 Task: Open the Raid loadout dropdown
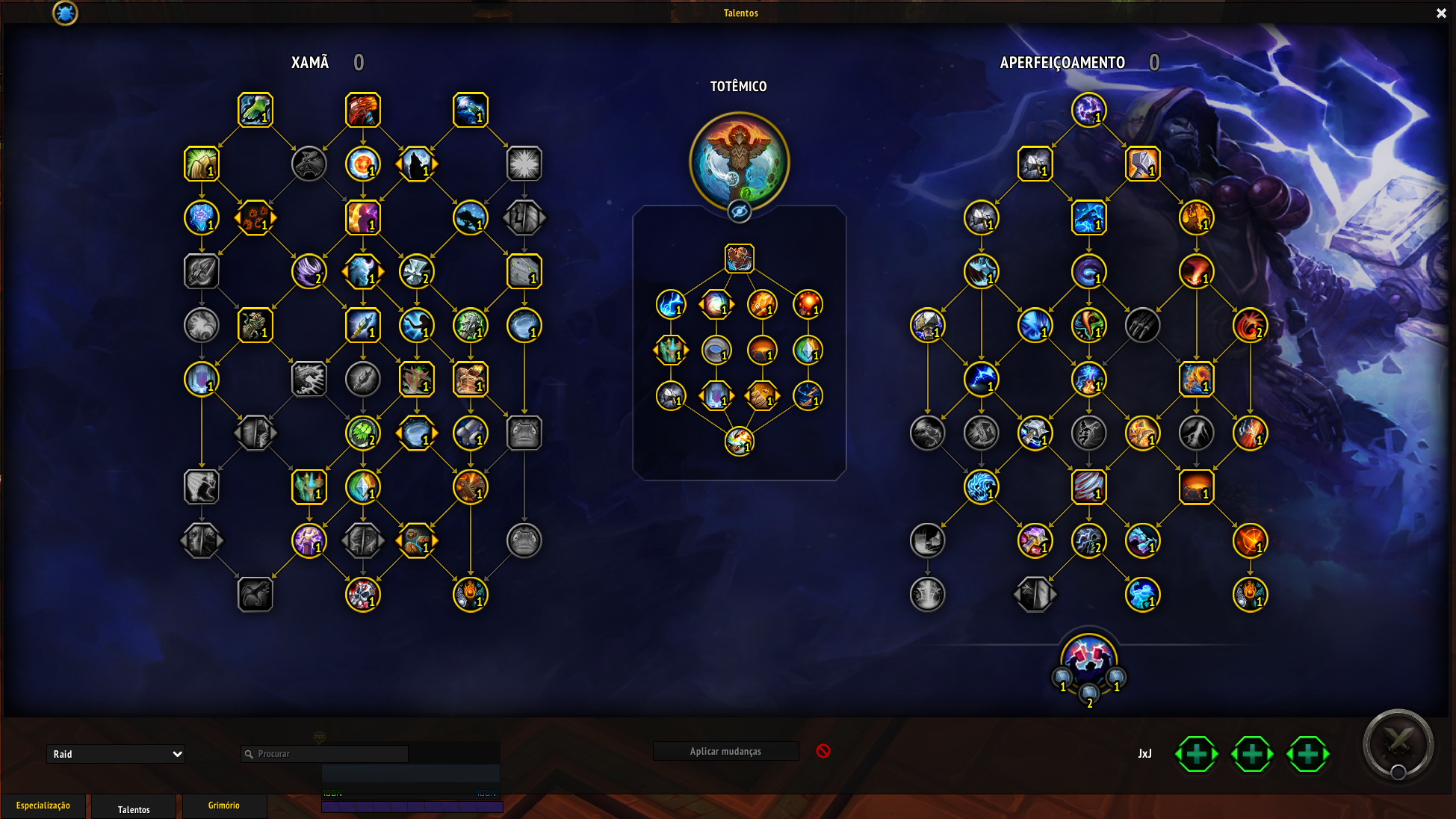(x=115, y=754)
